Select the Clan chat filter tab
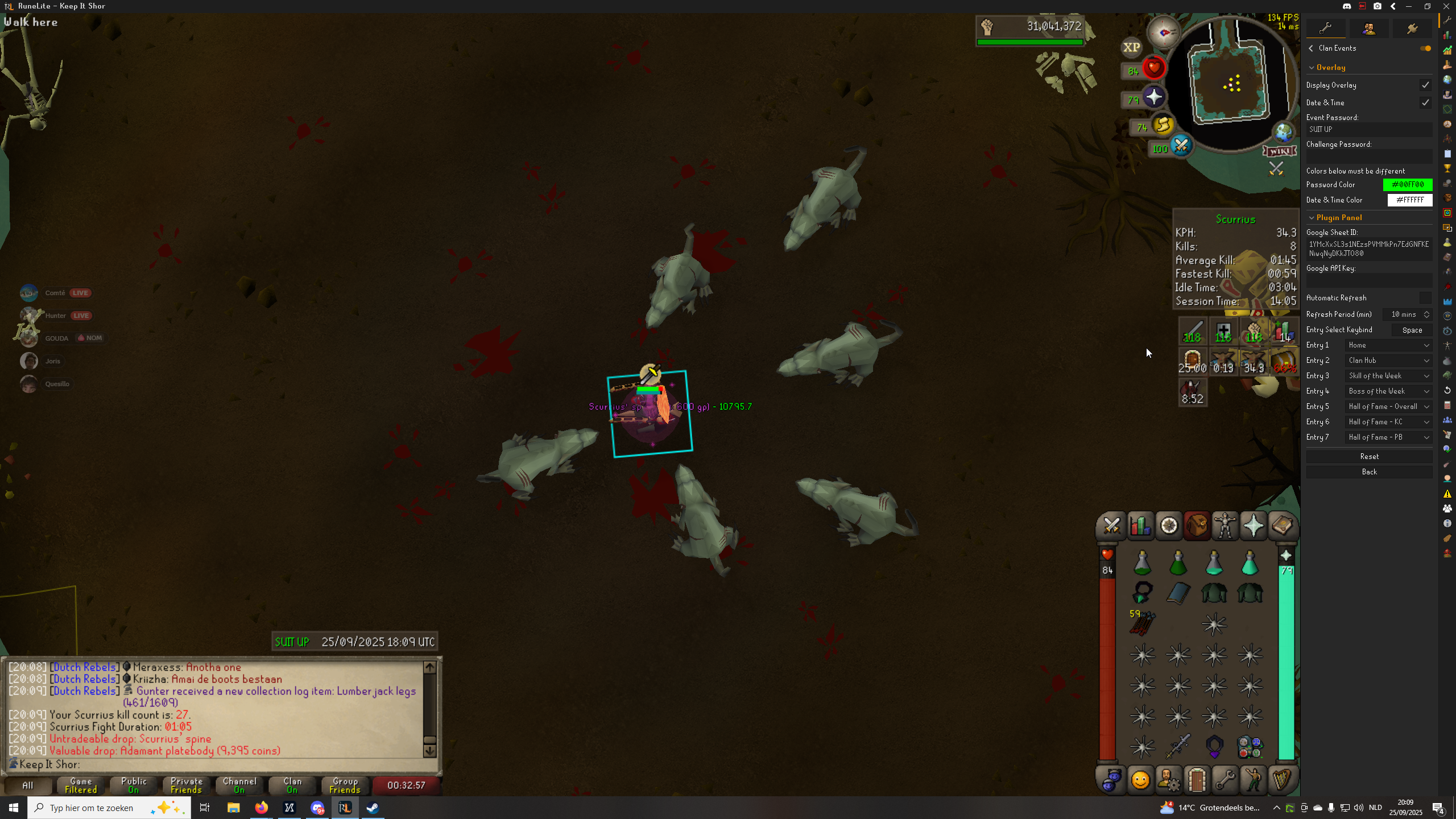 [292, 785]
